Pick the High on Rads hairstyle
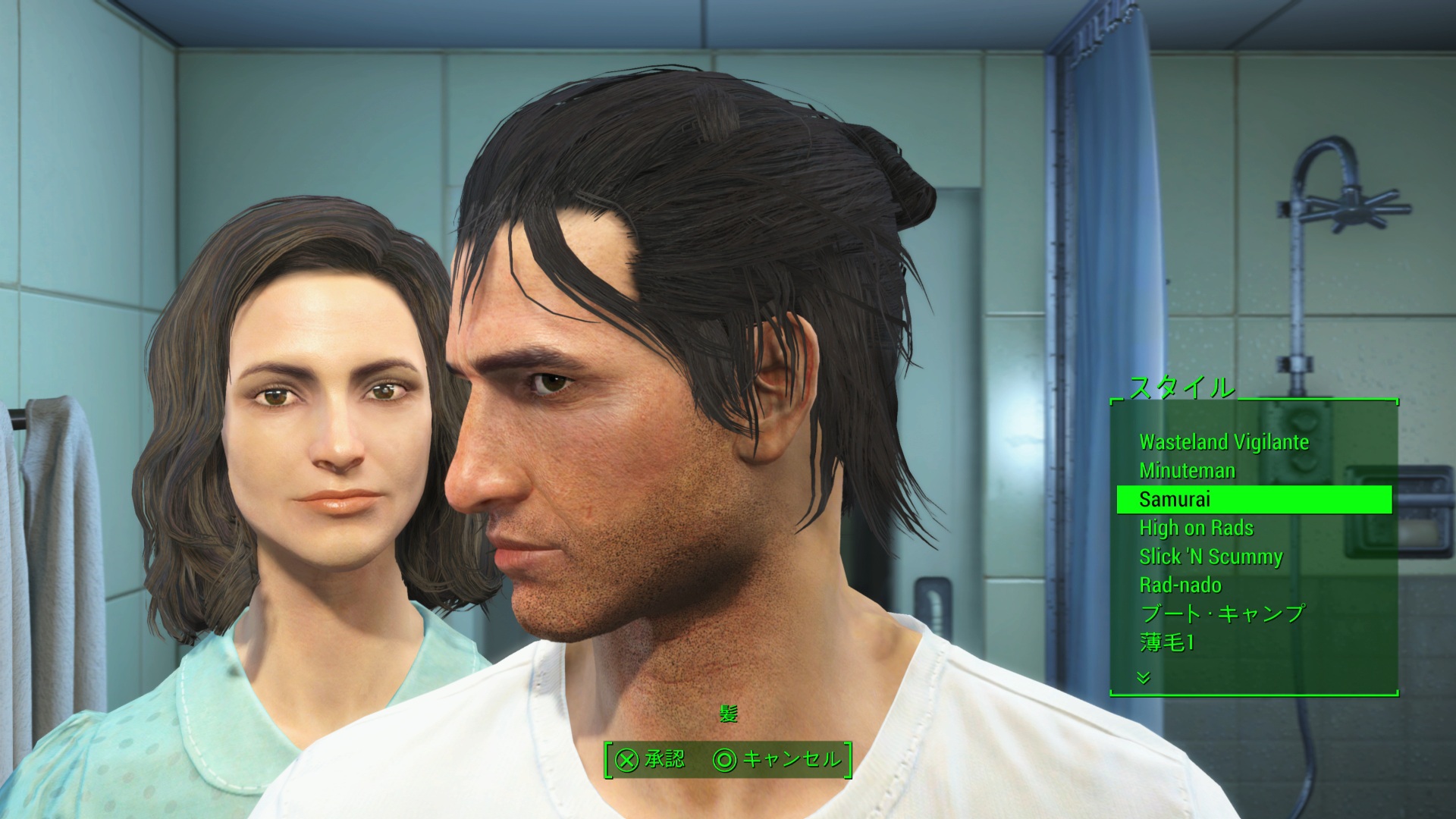Screen dimensions: 1456x819 [1196, 528]
